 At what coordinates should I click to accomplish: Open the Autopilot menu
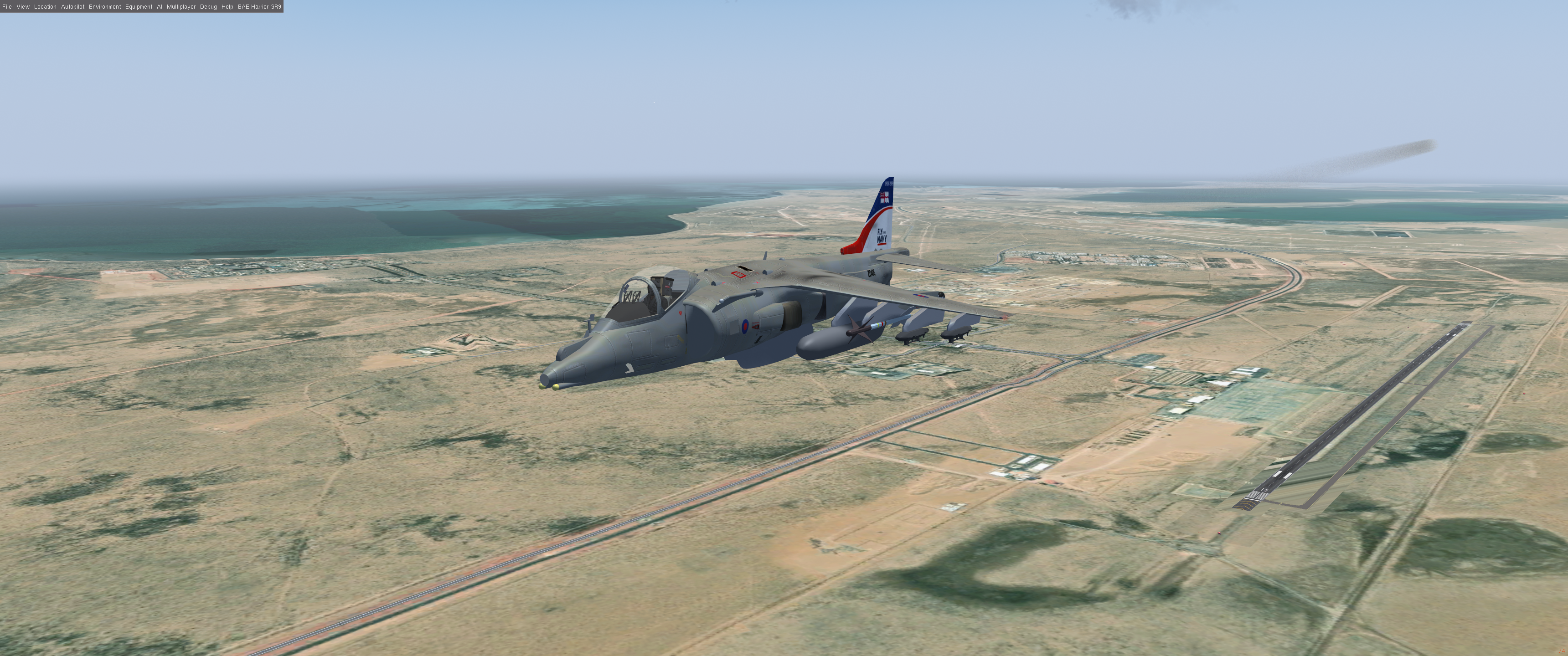tap(72, 7)
